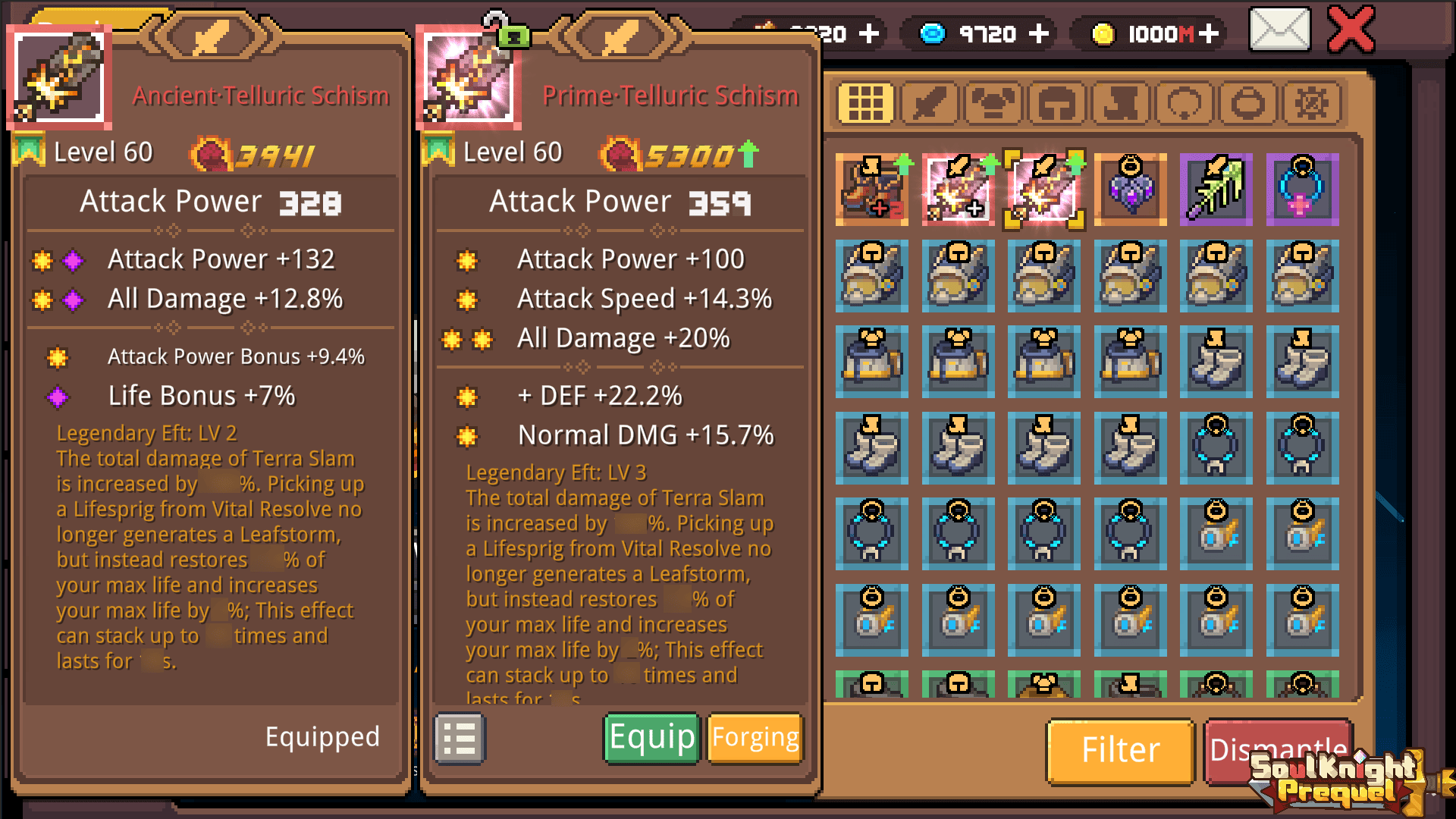Image resolution: width=1456 pixels, height=819 pixels.
Task: Close the inventory with the red X
Action: [x=1351, y=30]
